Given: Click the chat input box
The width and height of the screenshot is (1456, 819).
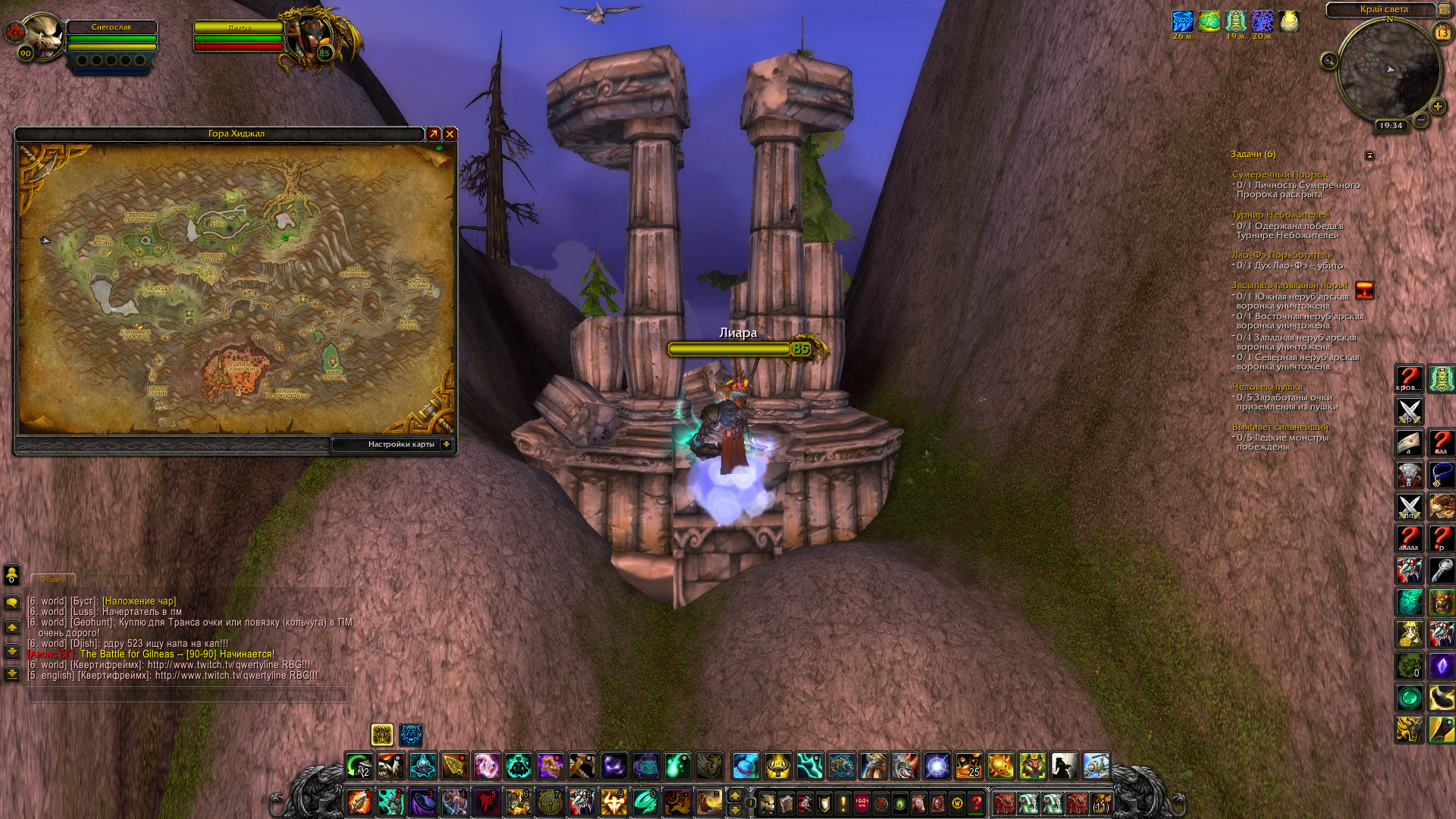Looking at the screenshot, I should pos(190,693).
